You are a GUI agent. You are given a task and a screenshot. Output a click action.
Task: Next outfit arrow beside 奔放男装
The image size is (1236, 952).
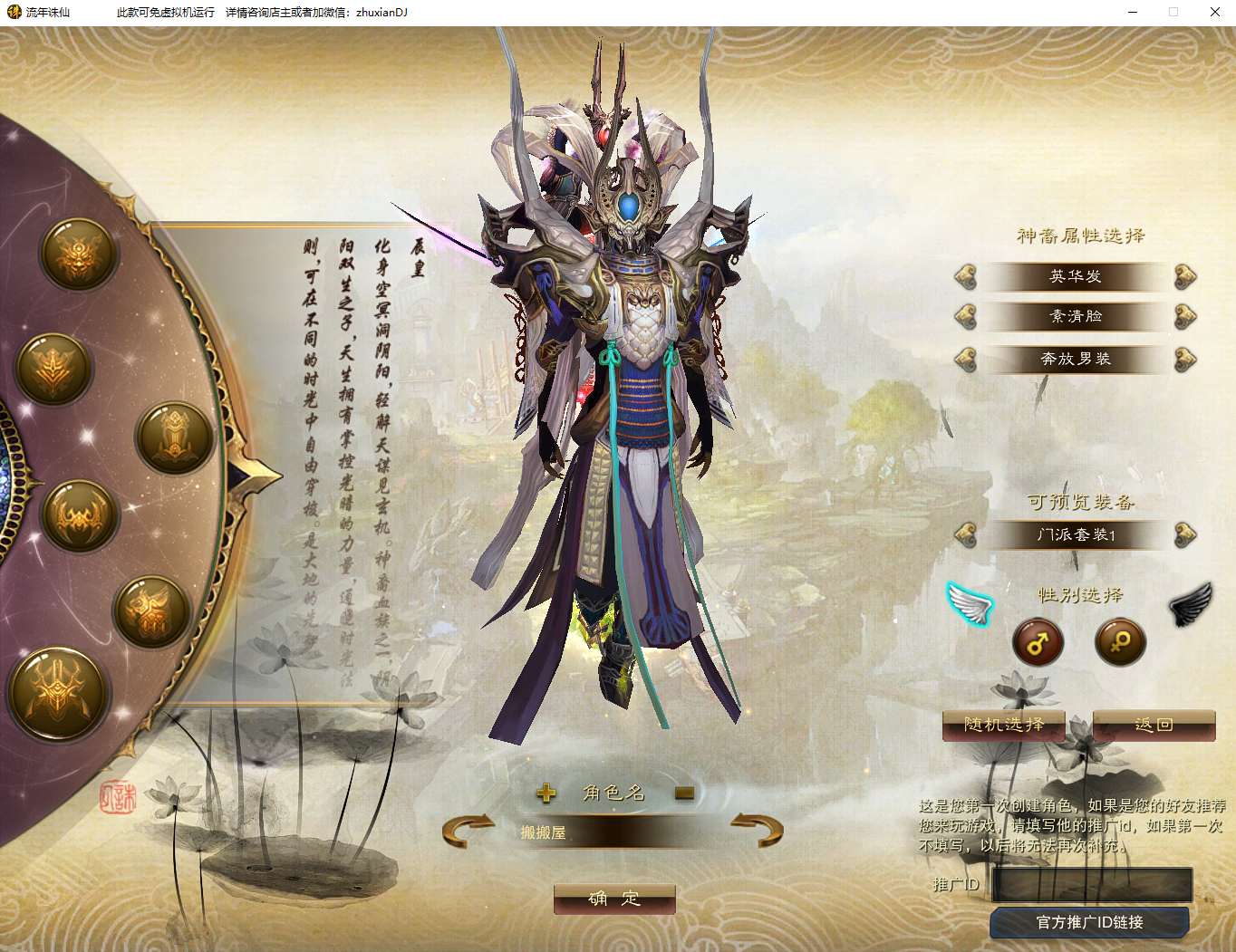point(1185,359)
